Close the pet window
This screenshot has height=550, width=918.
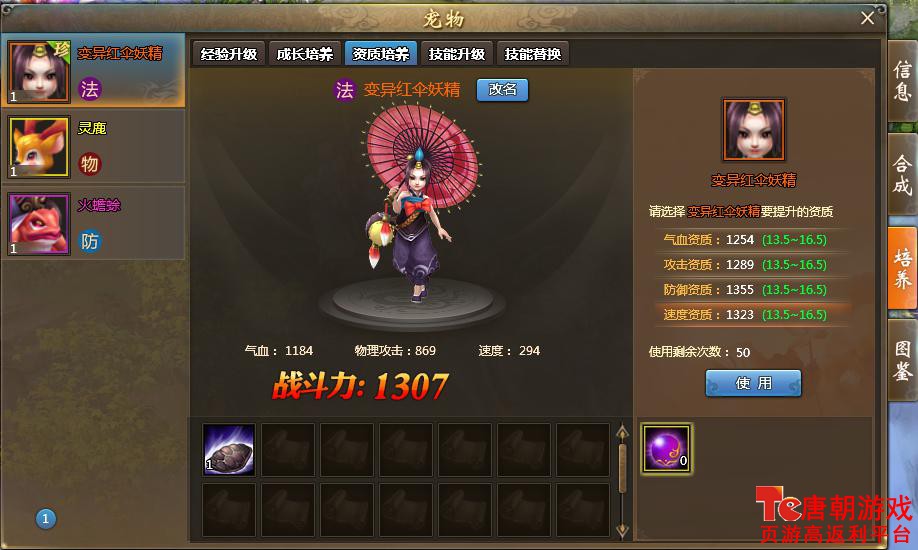pyautogui.click(x=867, y=18)
